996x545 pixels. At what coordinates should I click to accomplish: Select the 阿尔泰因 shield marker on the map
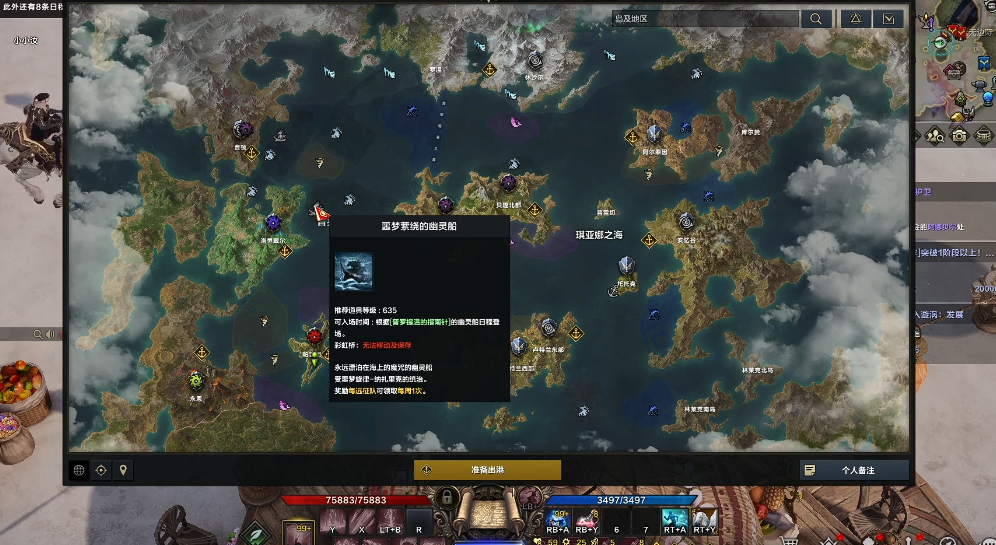pos(654,132)
